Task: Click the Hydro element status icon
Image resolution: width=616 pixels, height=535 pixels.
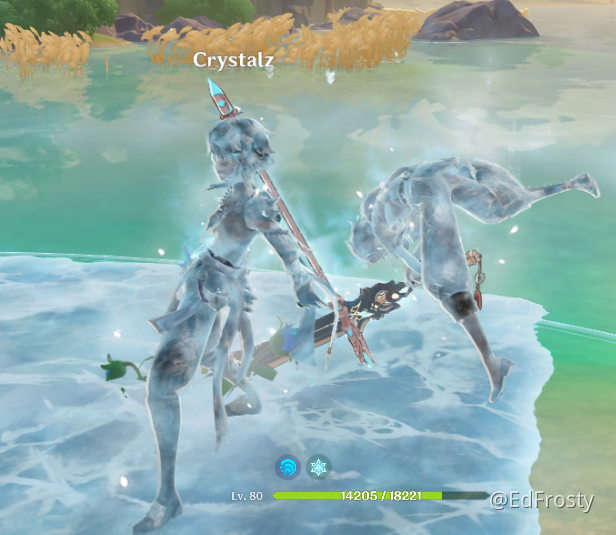Action: pos(288,467)
